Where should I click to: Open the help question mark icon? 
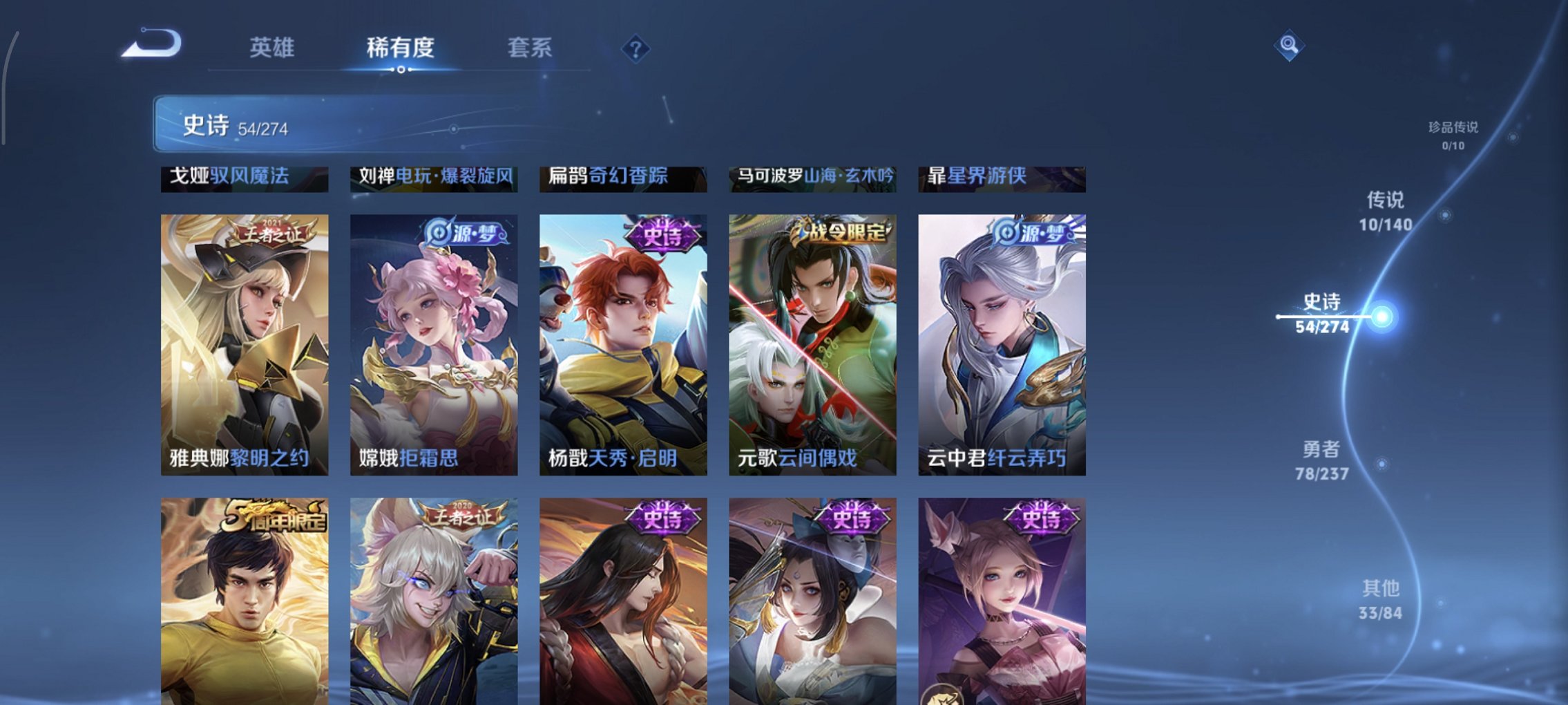click(x=638, y=48)
